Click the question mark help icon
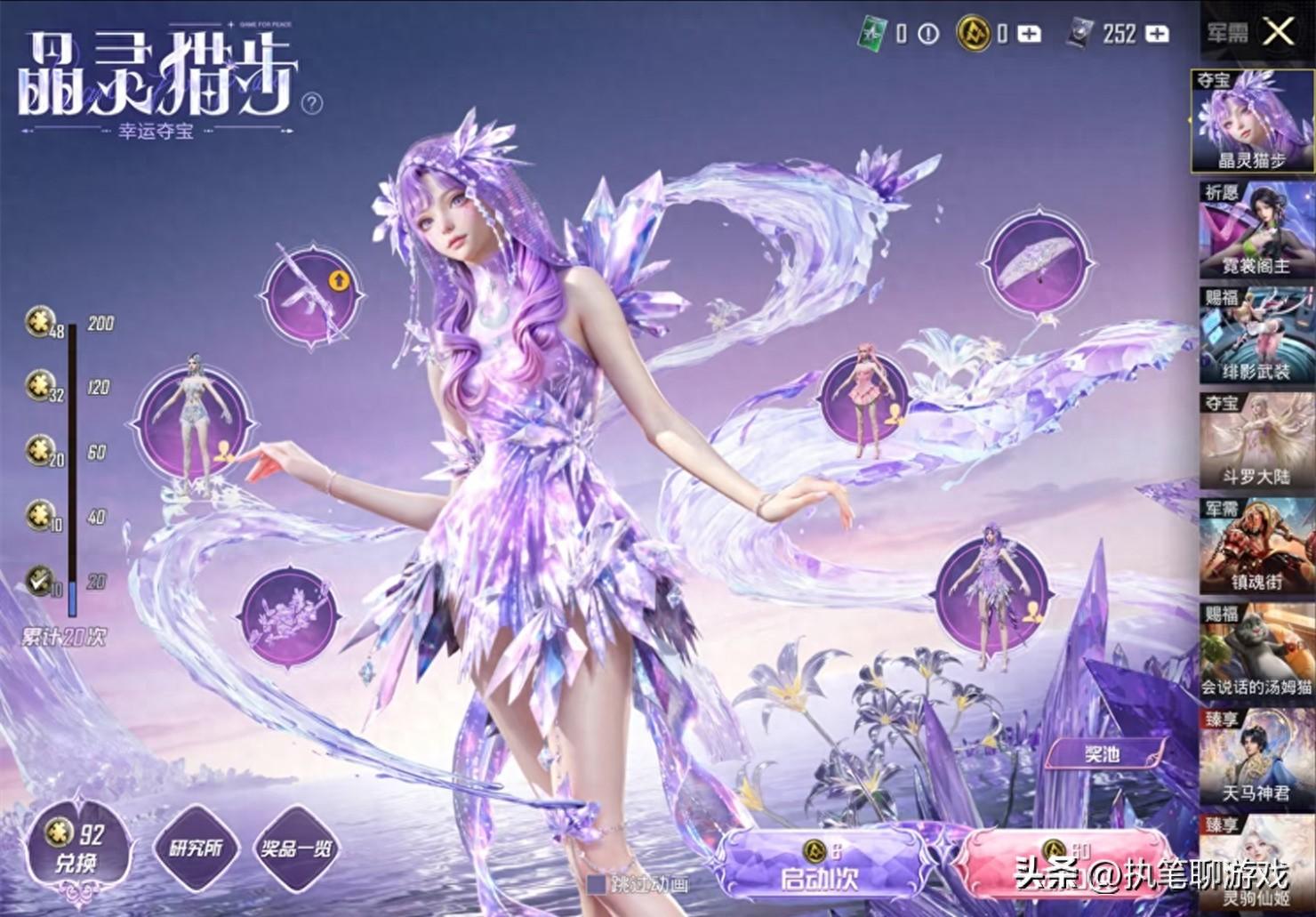The width and height of the screenshot is (1316, 917). coord(312,104)
